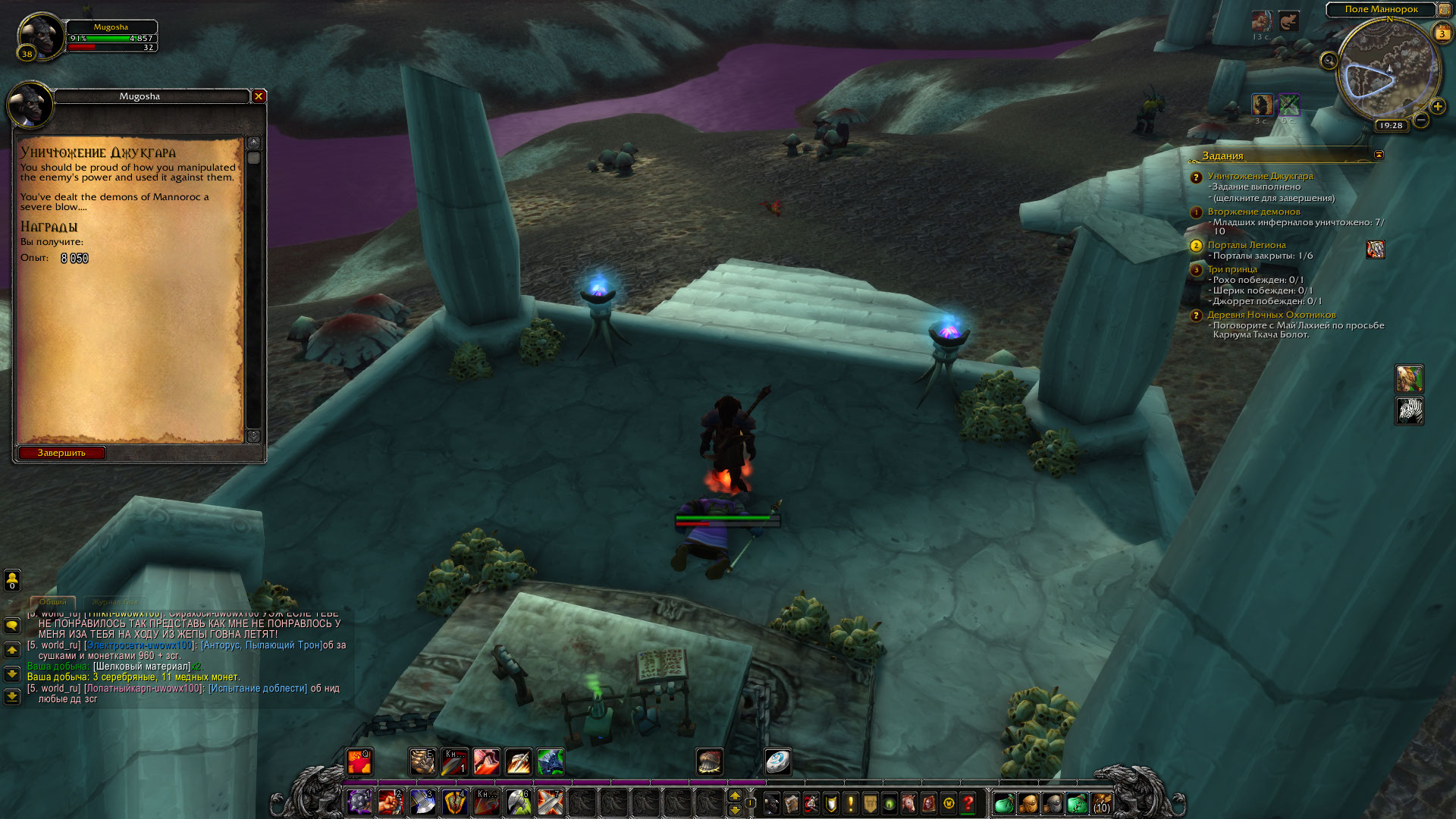Image resolution: width=1456 pixels, height=819 pixels.
Task: Use the Порталы Легиона quest item icon
Action: point(1375,249)
